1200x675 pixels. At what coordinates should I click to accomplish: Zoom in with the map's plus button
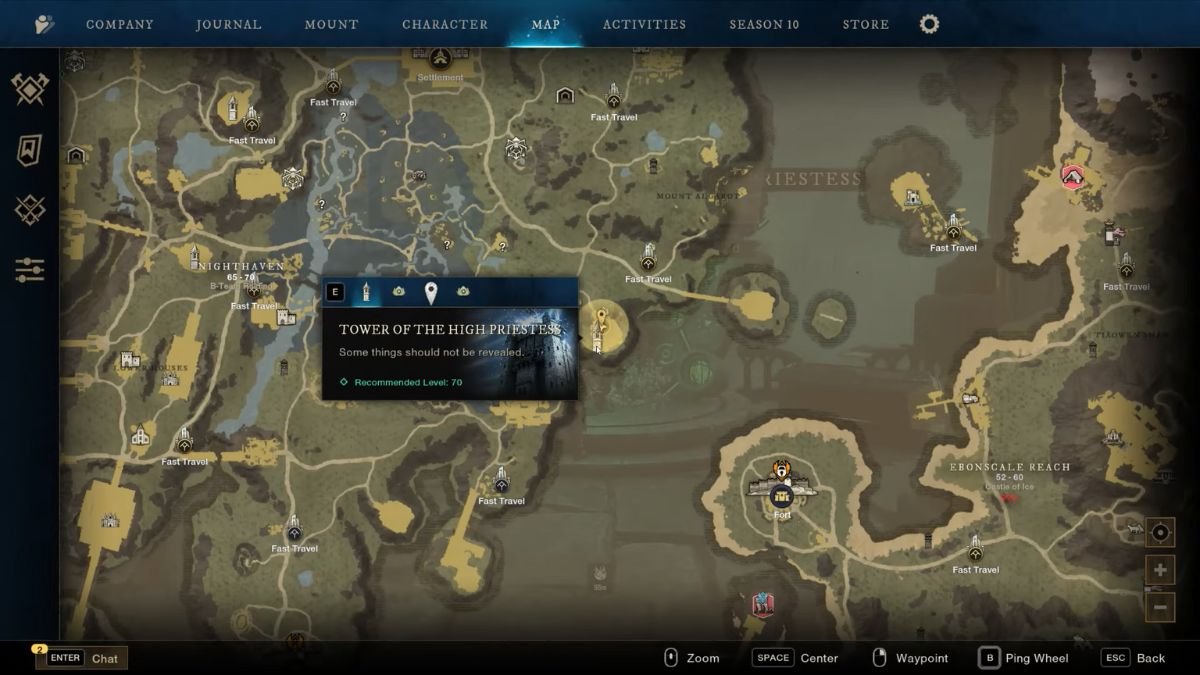coord(1160,570)
